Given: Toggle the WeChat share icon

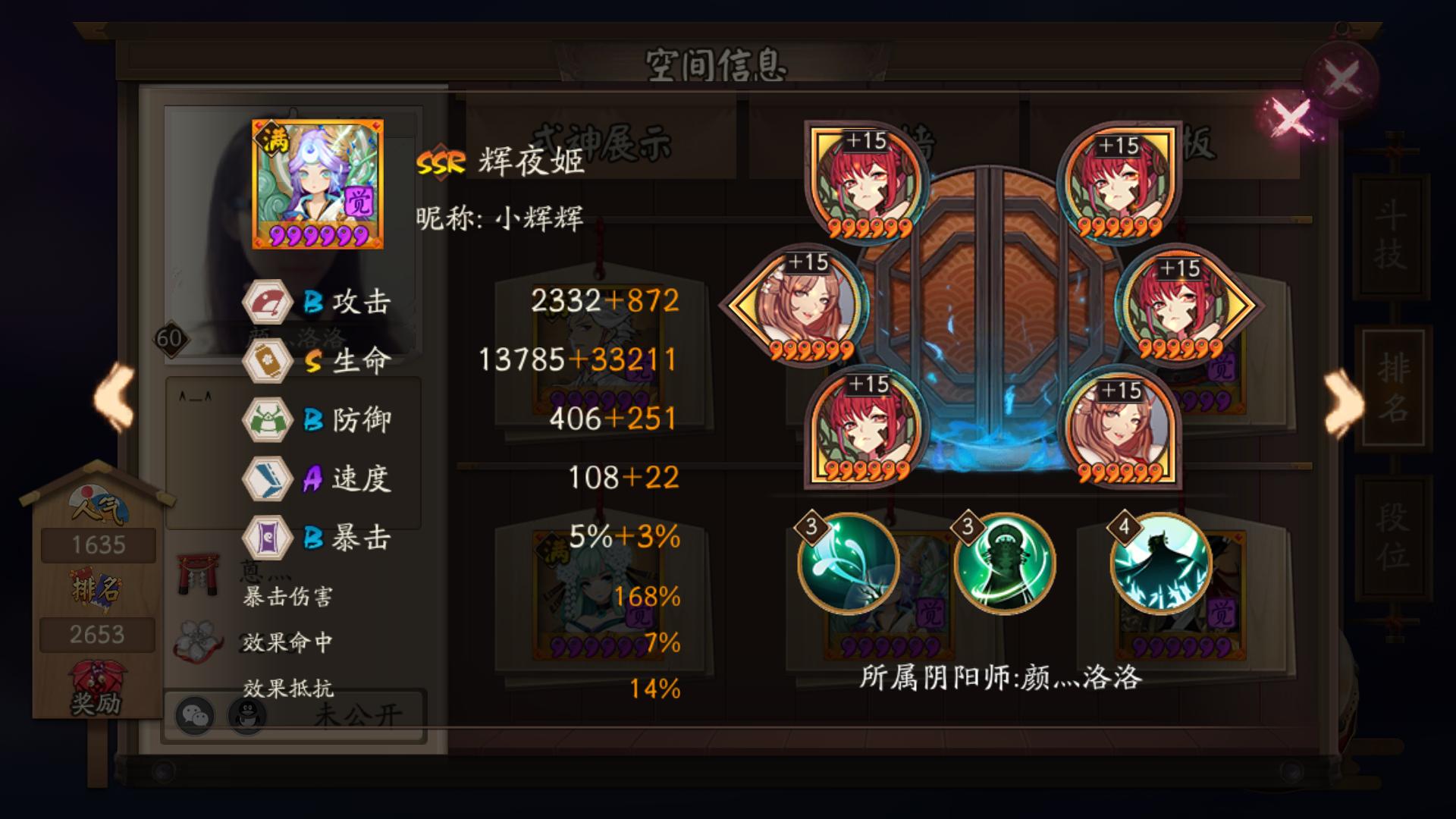Looking at the screenshot, I should 196,716.
